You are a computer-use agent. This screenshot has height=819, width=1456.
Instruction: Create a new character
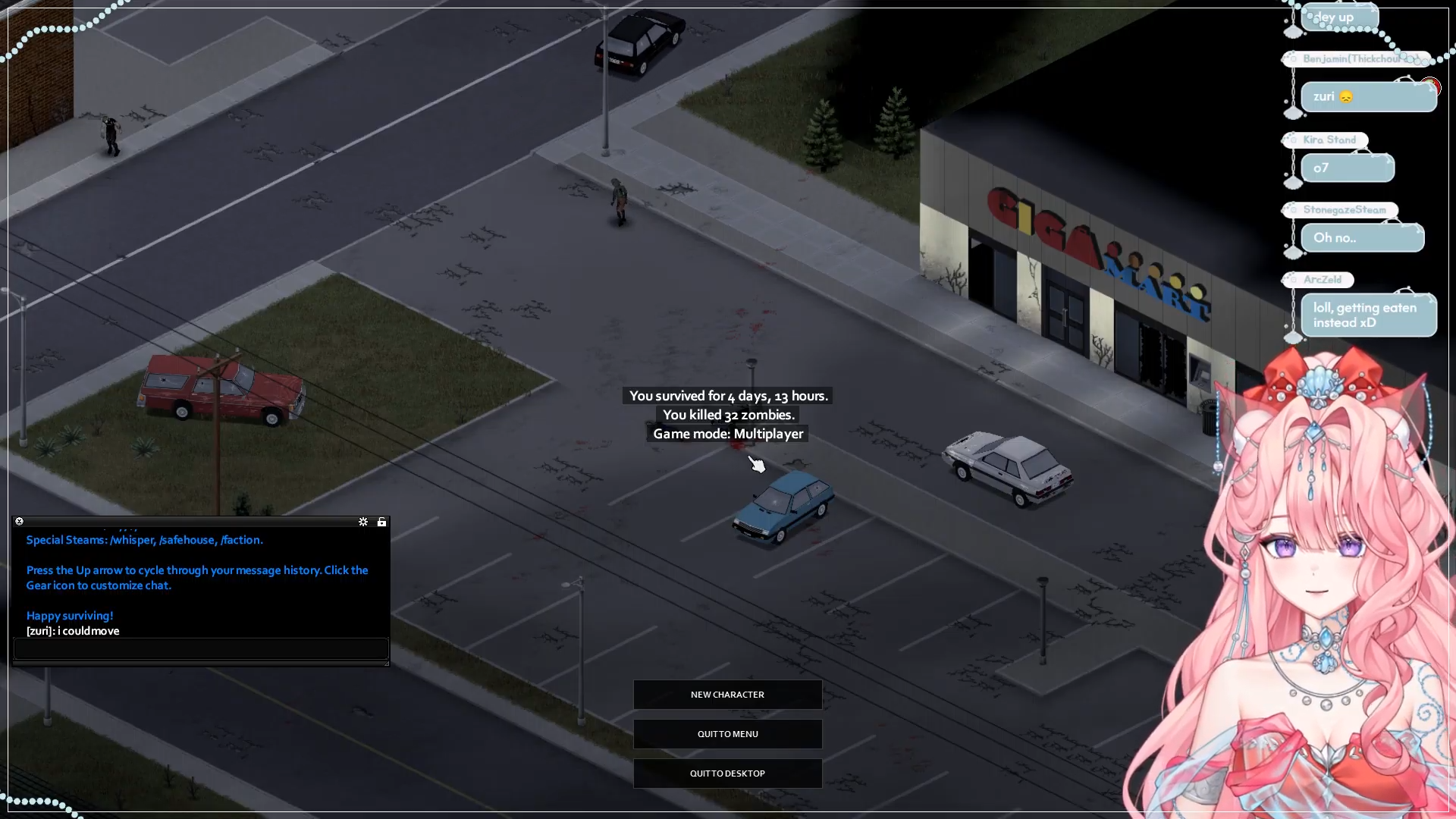[727, 695]
